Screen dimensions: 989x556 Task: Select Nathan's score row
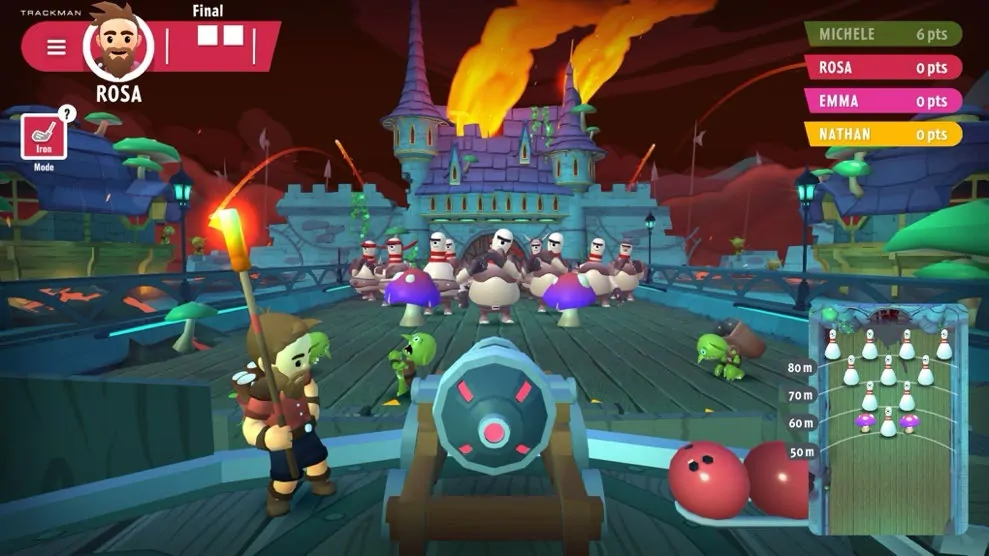(883, 134)
